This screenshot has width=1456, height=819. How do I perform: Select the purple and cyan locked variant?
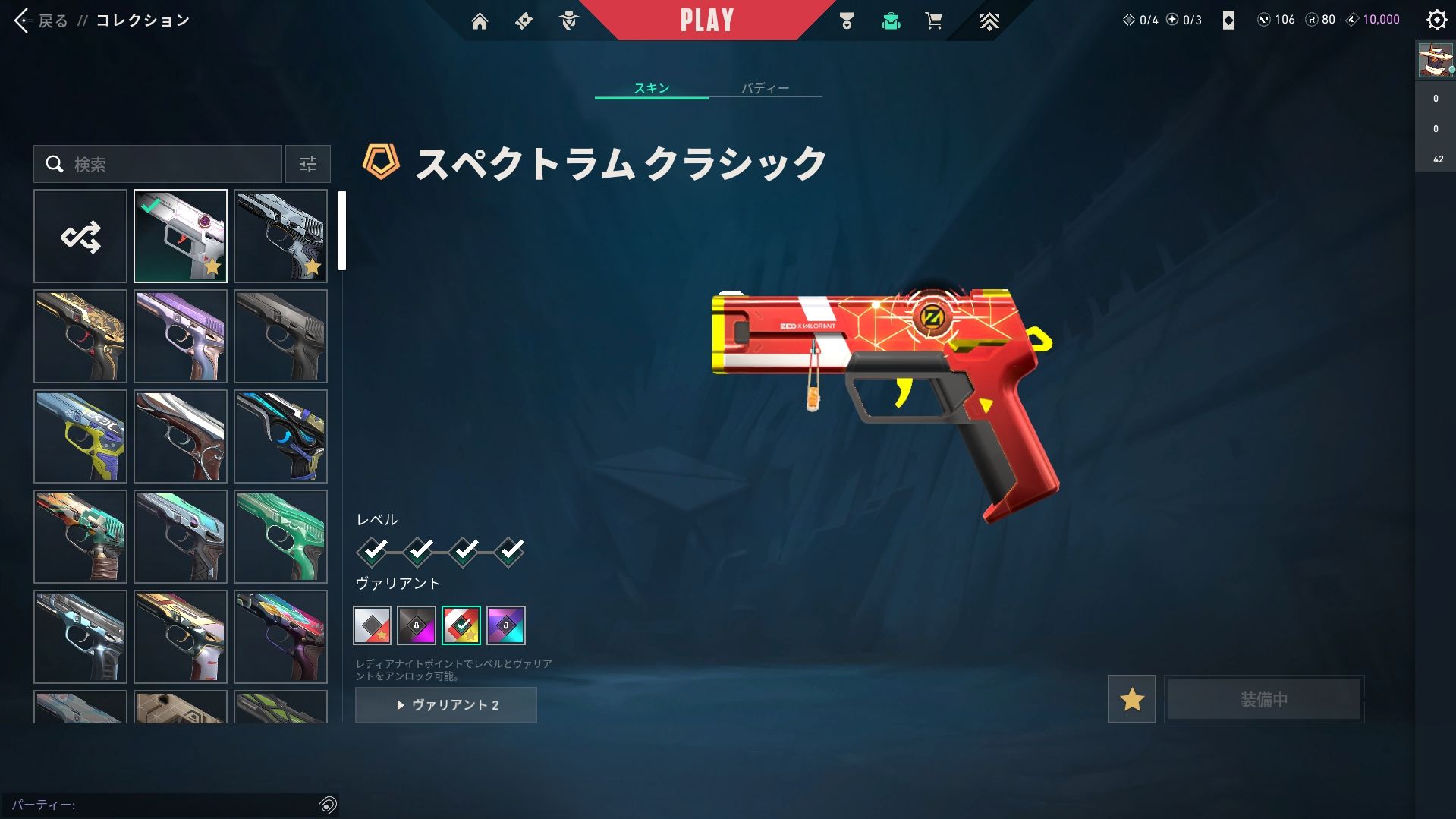pyautogui.click(x=506, y=625)
